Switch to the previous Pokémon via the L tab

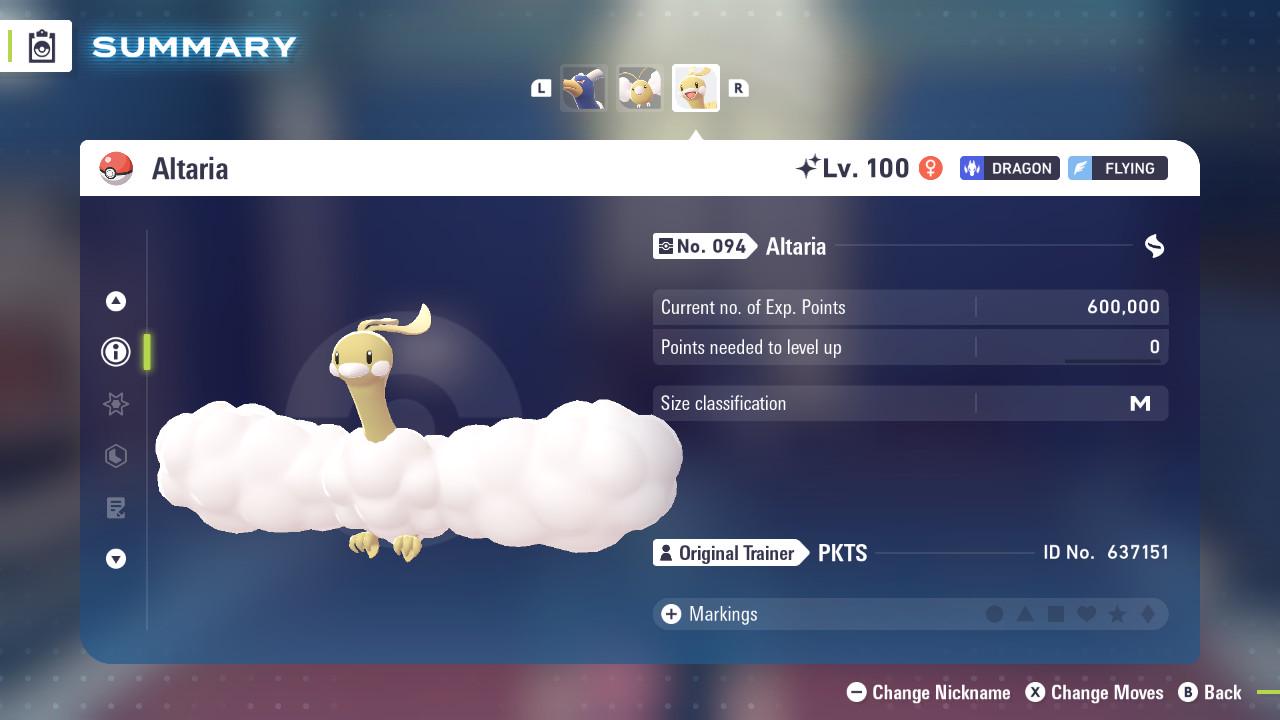(541, 88)
